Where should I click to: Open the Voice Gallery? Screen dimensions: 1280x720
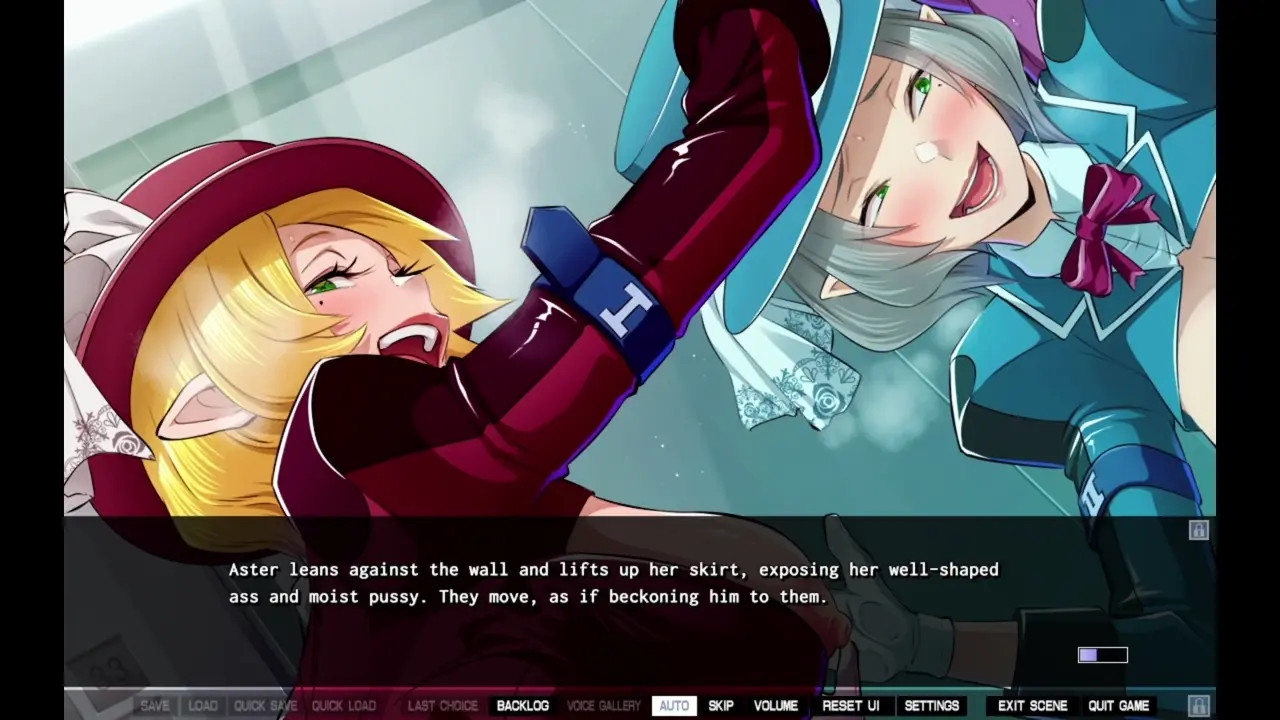point(604,706)
